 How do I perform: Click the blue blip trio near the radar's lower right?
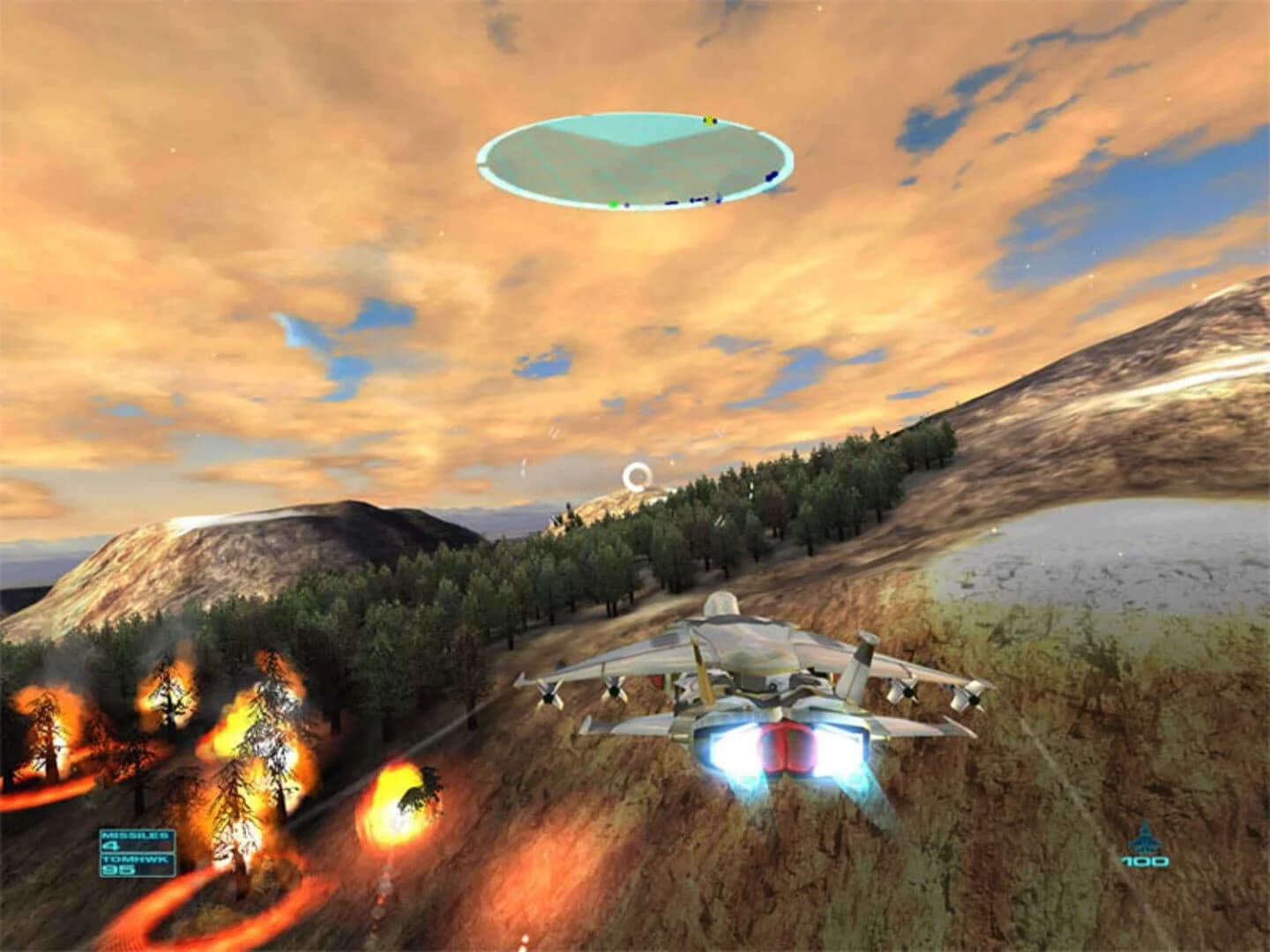(x=698, y=200)
